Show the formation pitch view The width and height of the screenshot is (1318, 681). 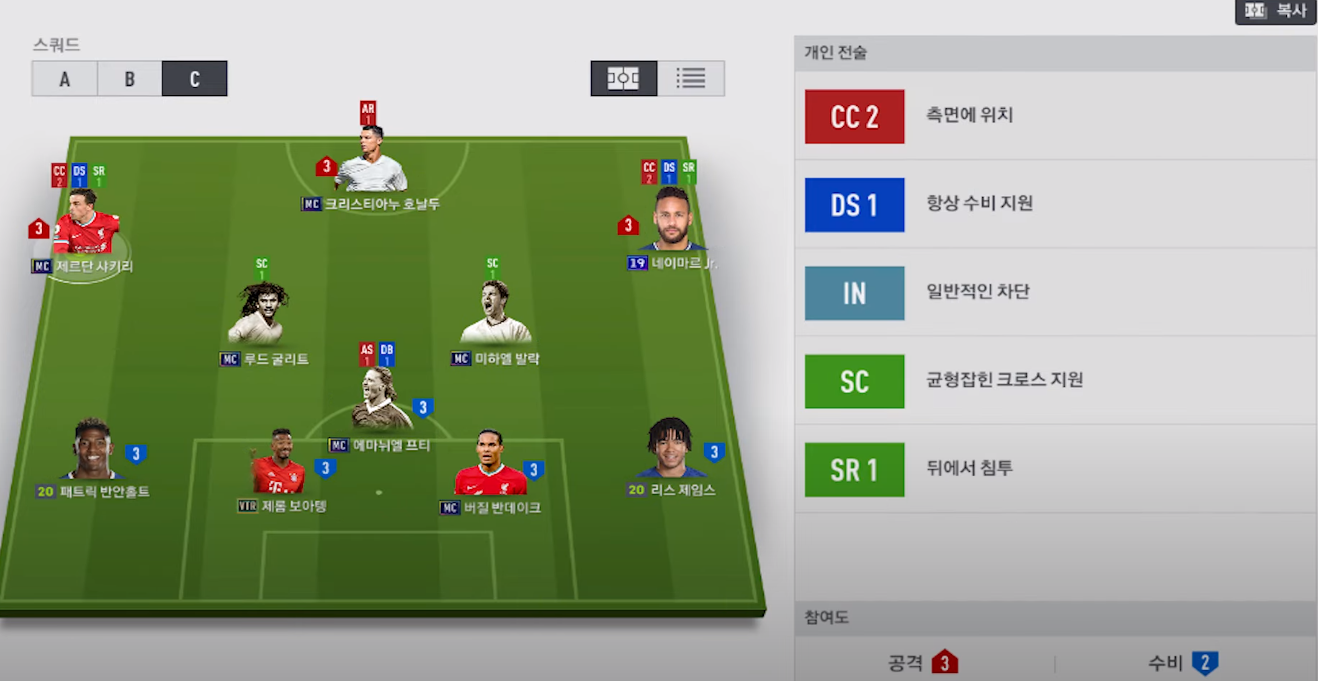(623, 78)
